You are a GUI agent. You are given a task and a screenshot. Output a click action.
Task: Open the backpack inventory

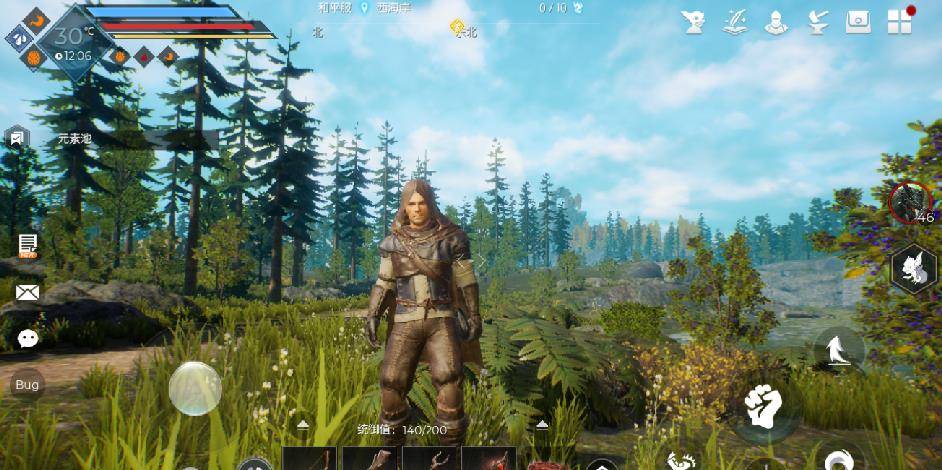(858, 22)
